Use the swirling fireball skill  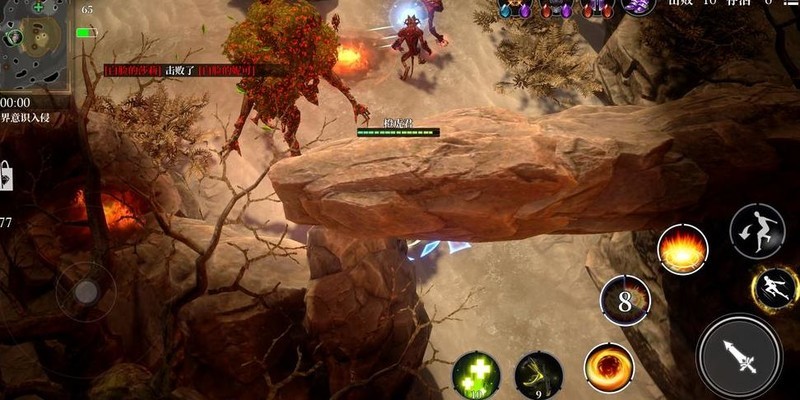coord(608,367)
